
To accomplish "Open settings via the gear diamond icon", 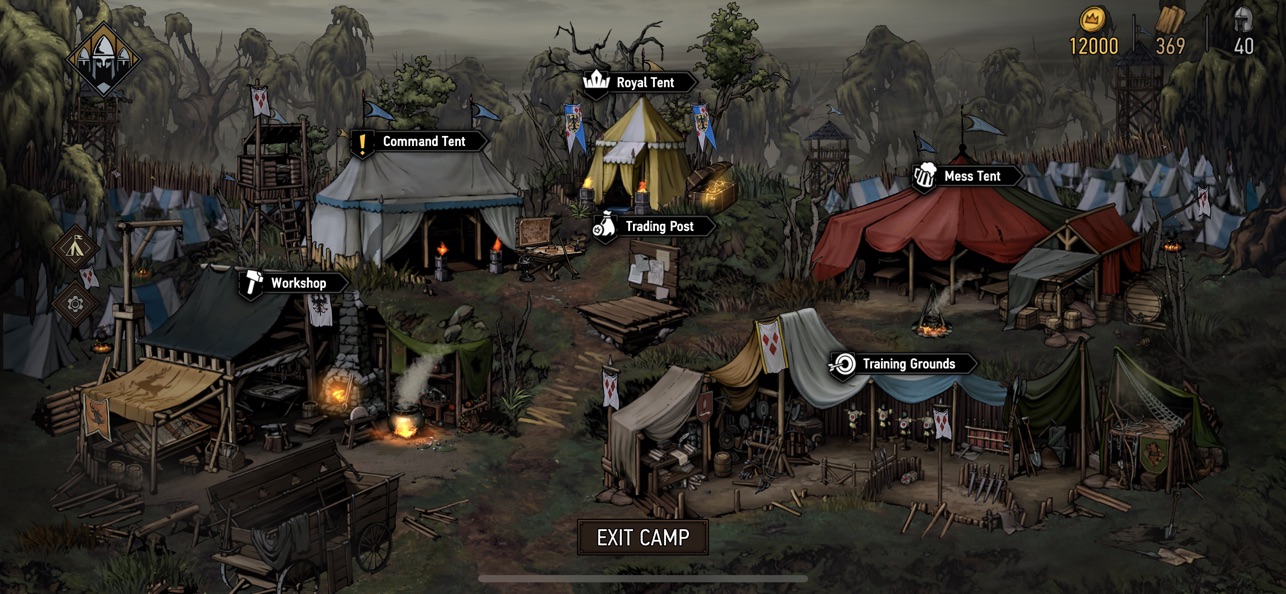I will coord(76,302).
